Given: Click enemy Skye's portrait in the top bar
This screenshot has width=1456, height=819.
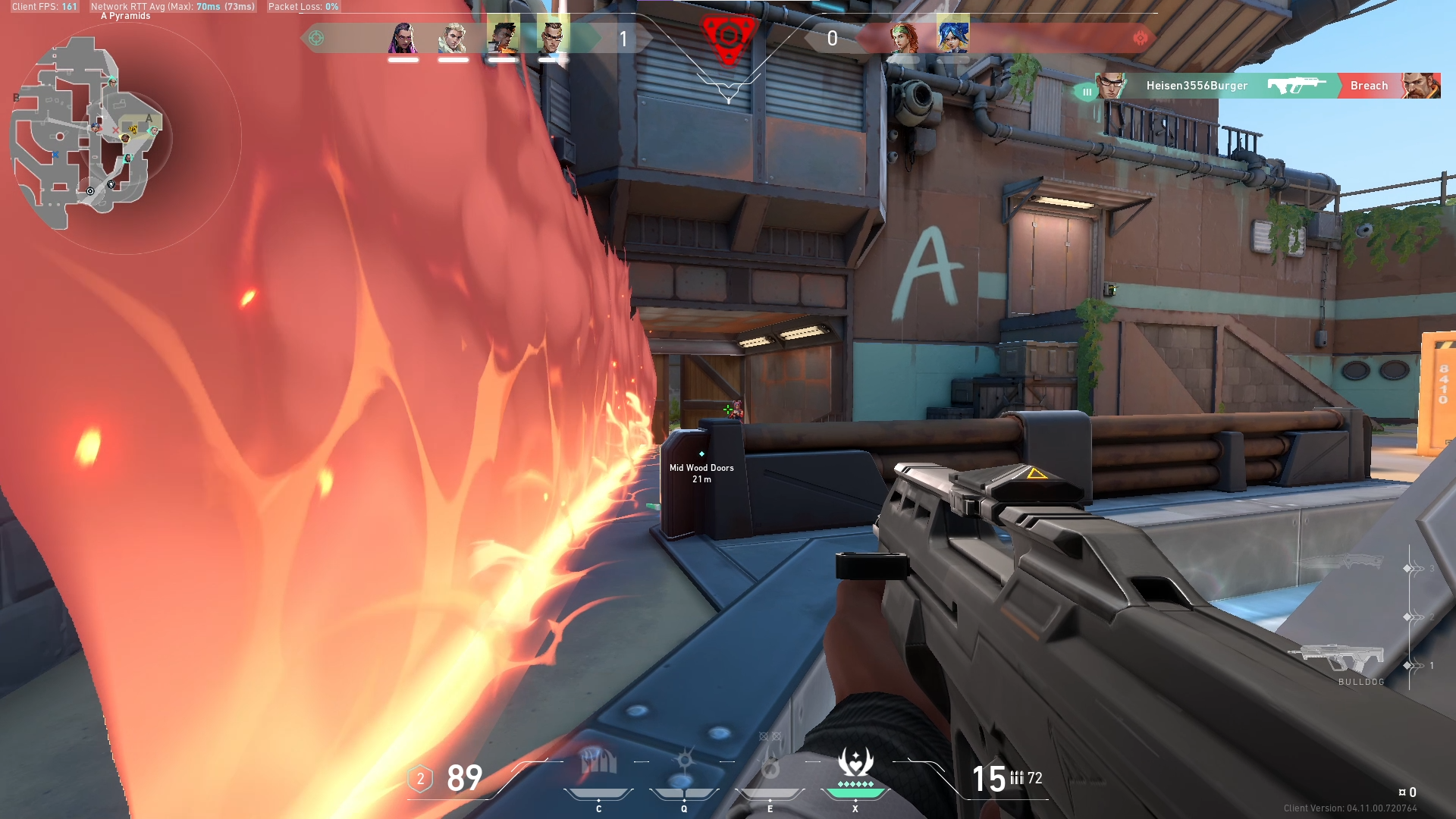Looking at the screenshot, I should coord(903,37).
